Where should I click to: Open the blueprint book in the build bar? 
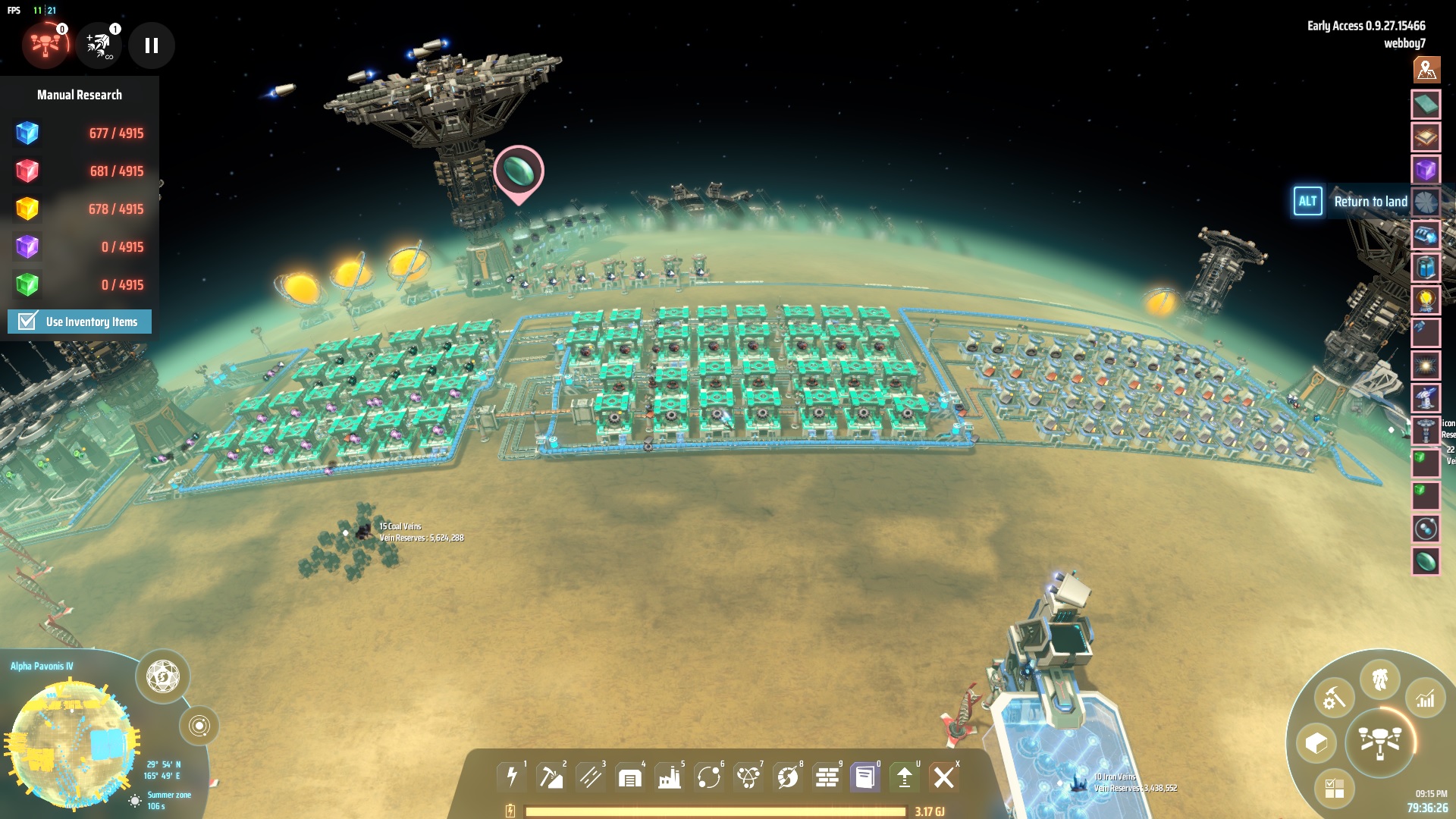click(864, 777)
